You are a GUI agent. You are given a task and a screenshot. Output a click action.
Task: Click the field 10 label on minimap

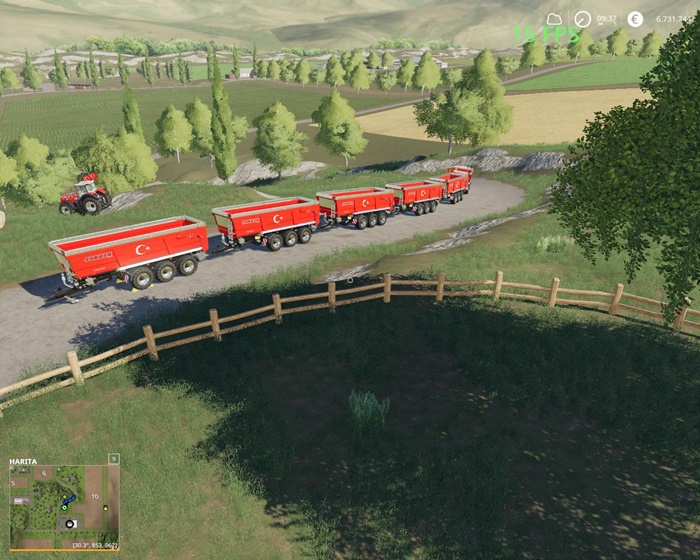click(94, 496)
